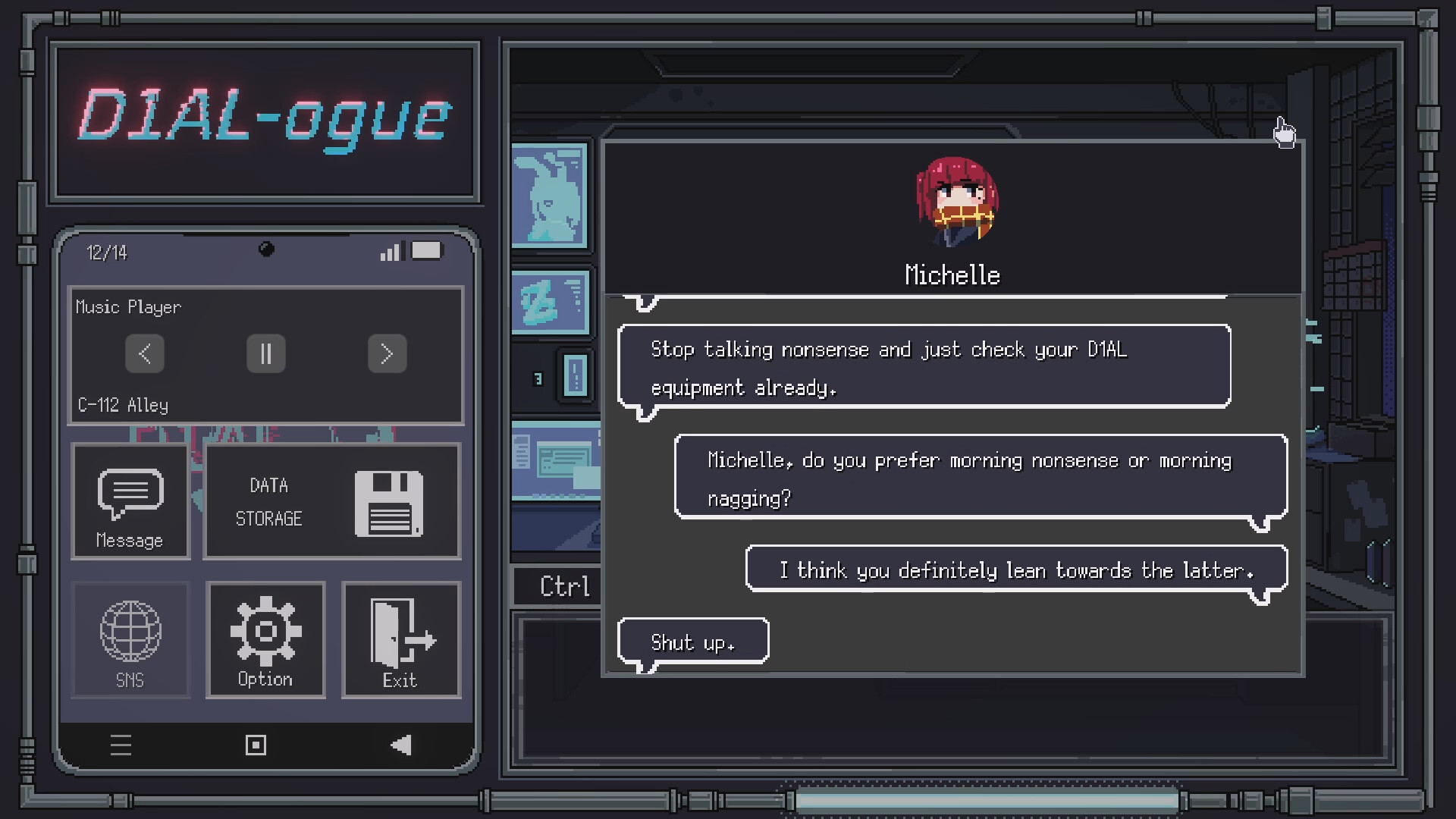The height and width of the screenshot is (819, 1456).
Task: Open Option via the gear icon
Action: click(x=265, y=639)
